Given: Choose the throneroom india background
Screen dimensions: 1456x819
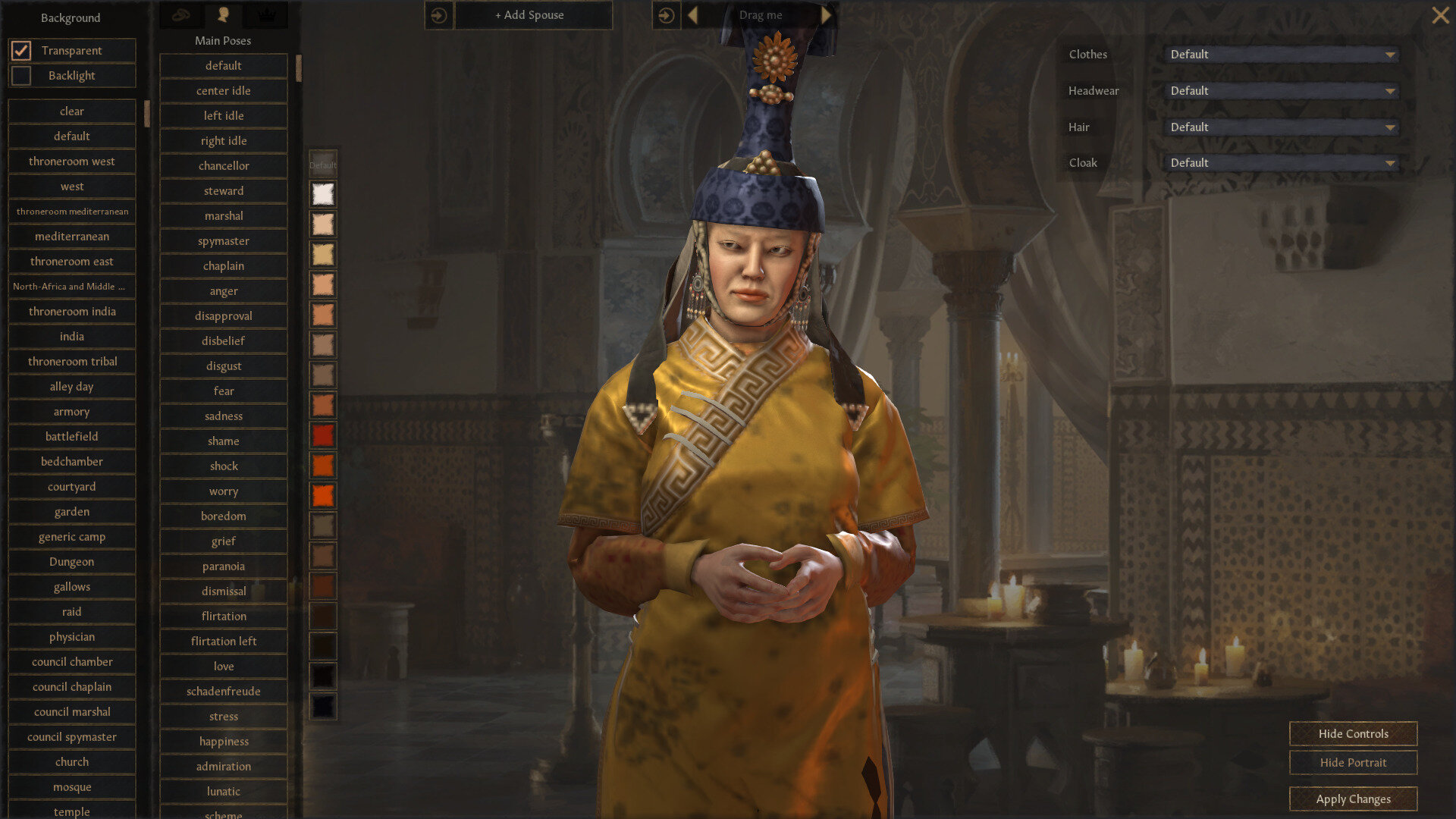Looking at the screenshot, I should pyautogui.click(x=71, y=311).
